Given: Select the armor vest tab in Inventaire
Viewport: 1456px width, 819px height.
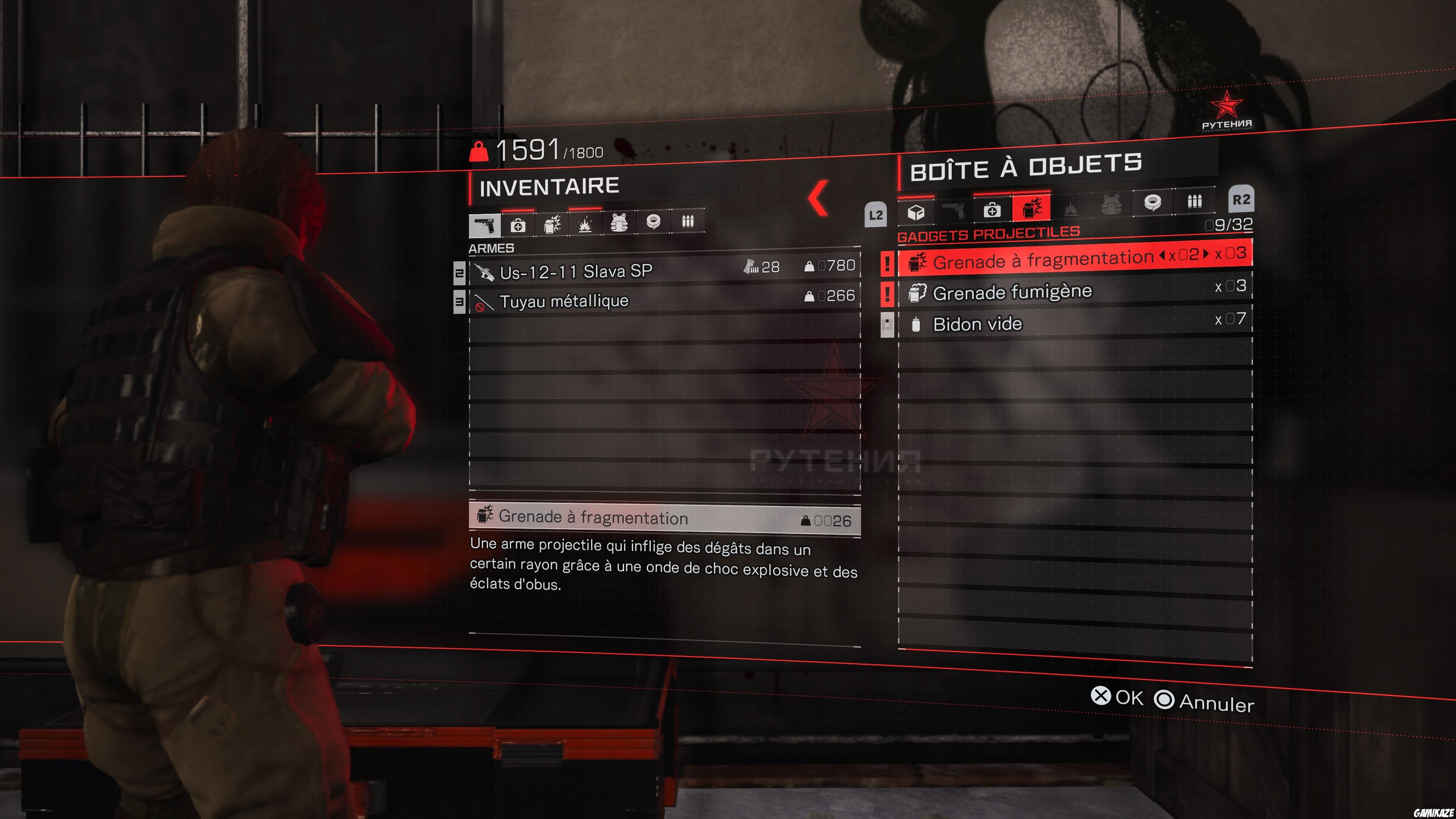Looking at the screenshot, I should pyautogui.click(x=619, y=224).
